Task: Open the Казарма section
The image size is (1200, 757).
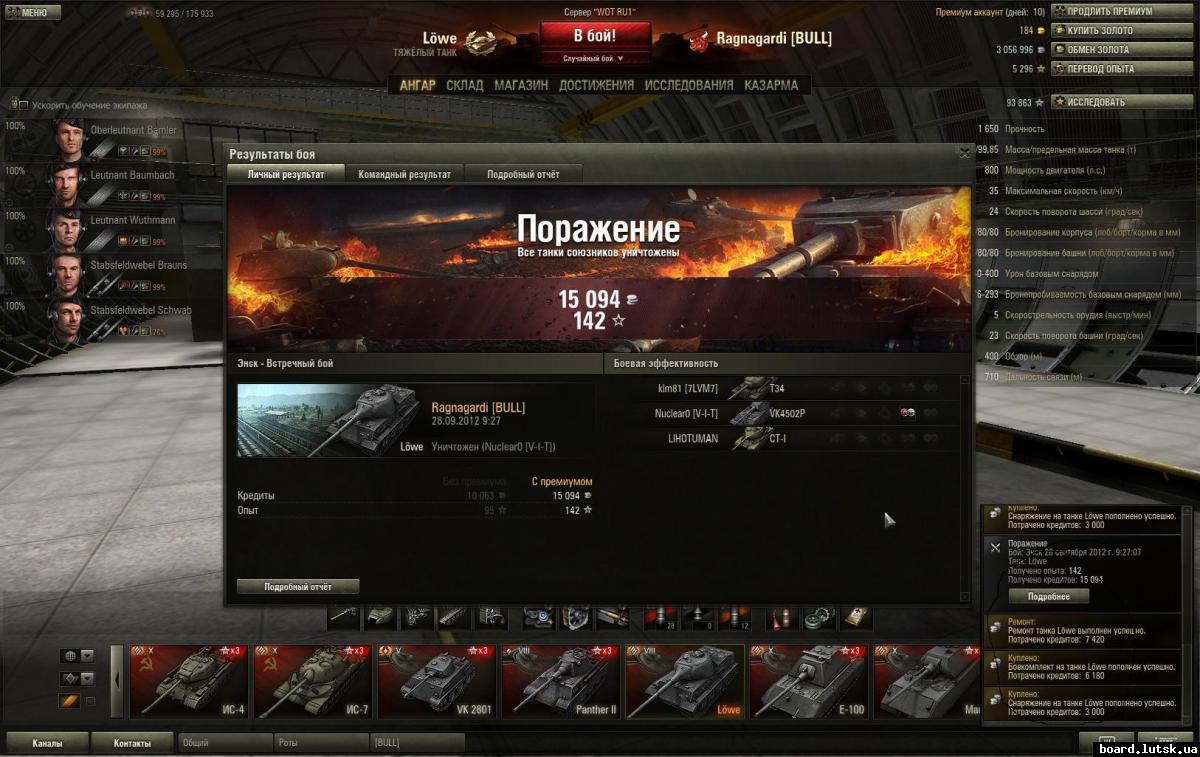Action: tap(771, 86)
